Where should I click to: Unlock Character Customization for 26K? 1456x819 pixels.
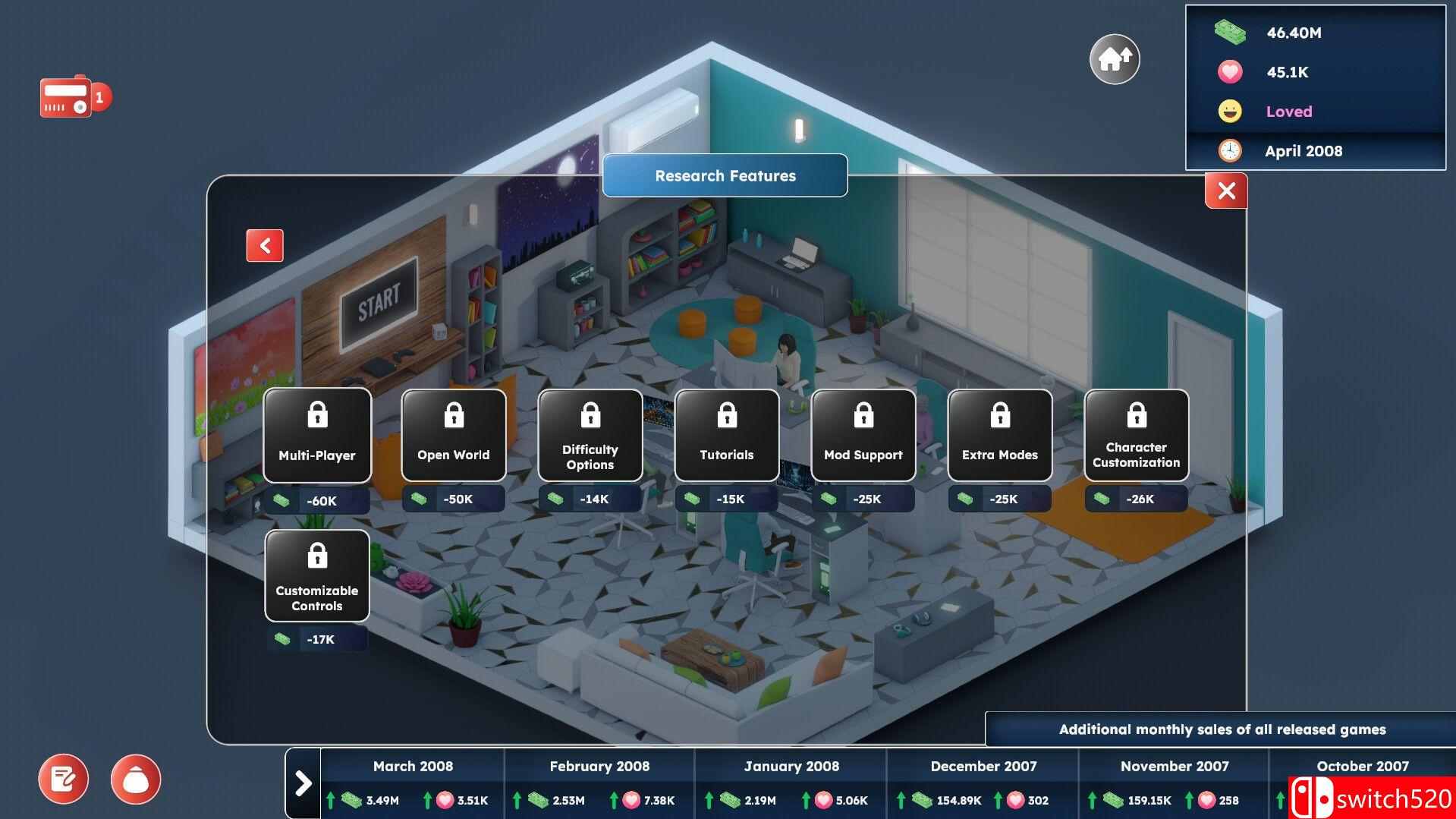coord(1136,435)
